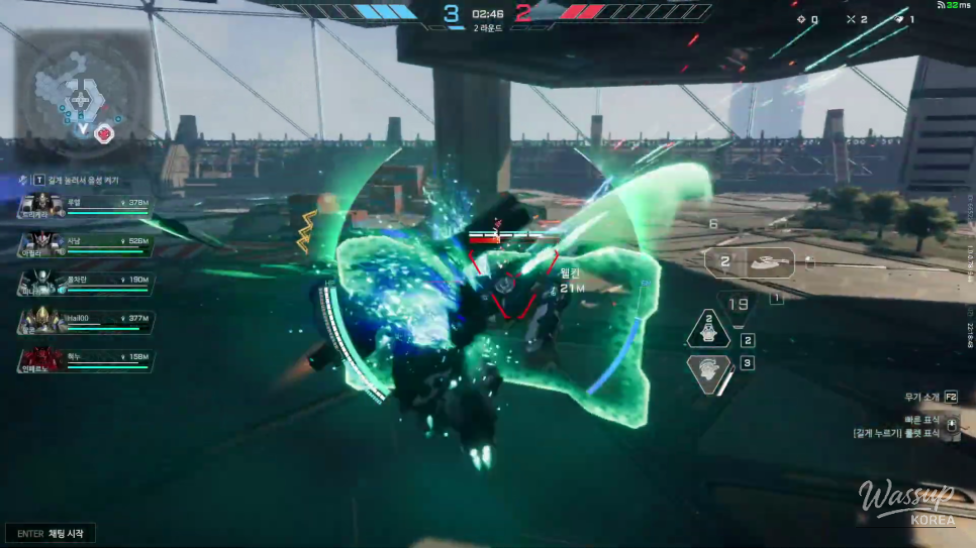976x548 pixels.
Task: Select teammate 혁누 on the red mech
Action: tap(87, 359)
